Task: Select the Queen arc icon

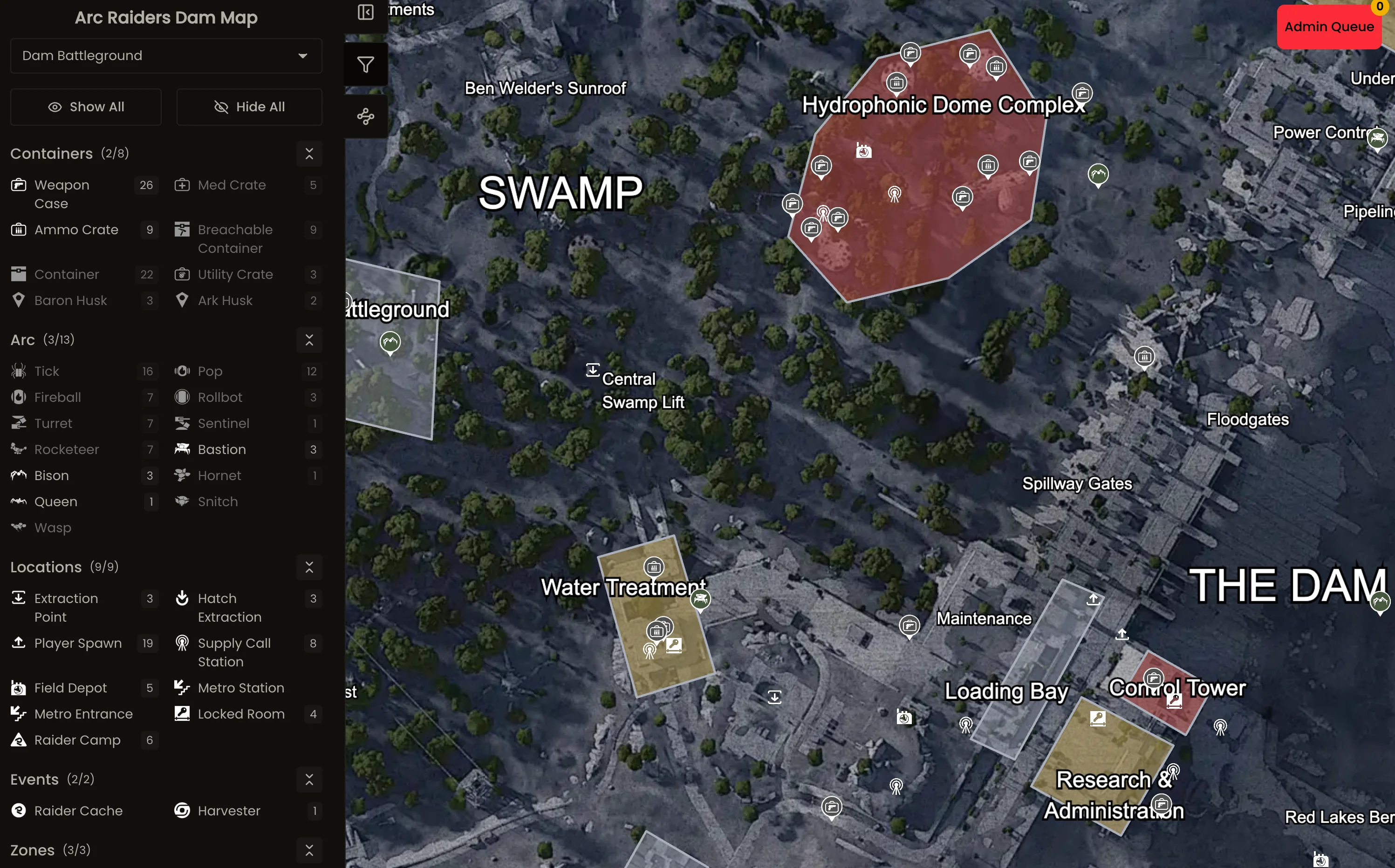Action: click(x=19, y=502)
